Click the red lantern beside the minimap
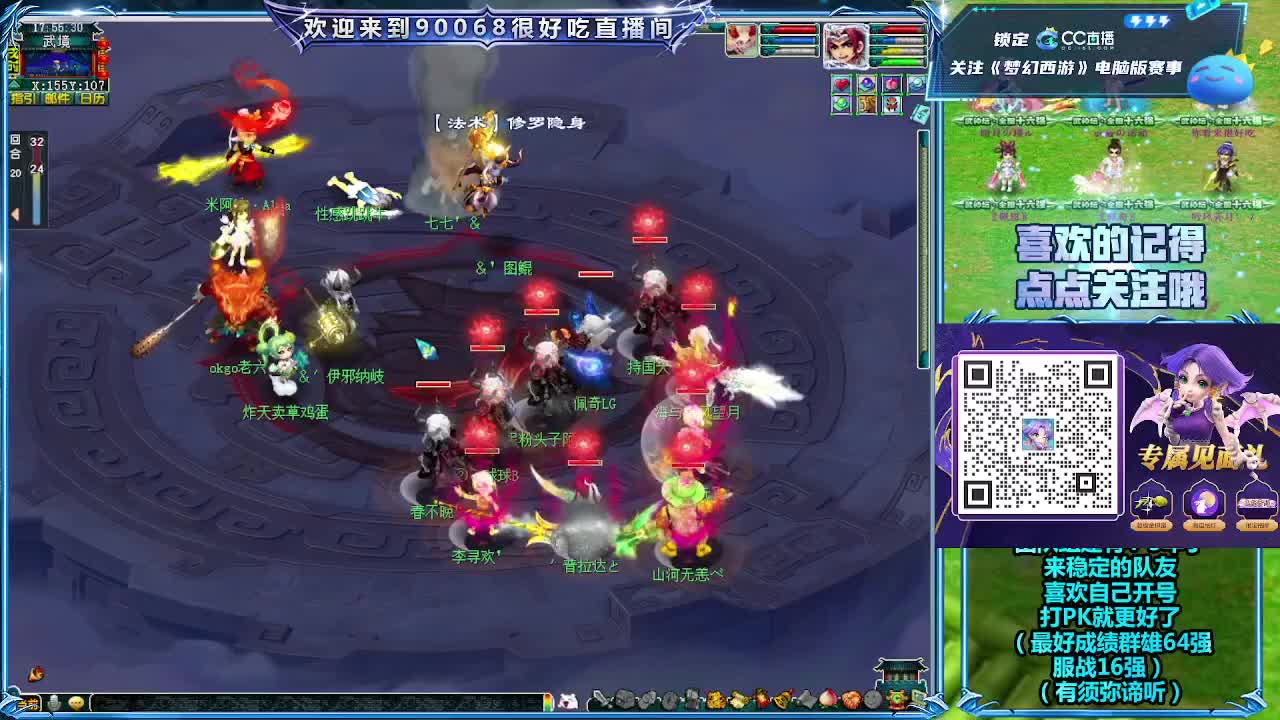 [102, 60]
